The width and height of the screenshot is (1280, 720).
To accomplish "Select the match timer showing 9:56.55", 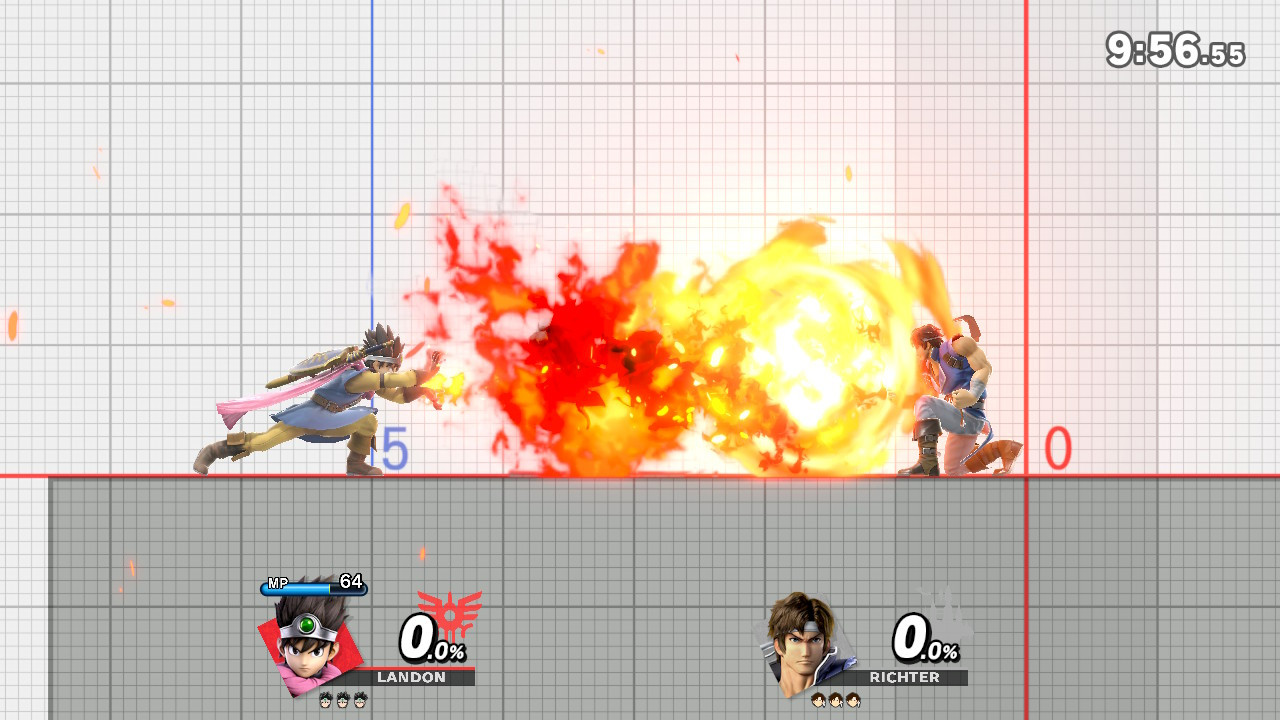I will pyautogui.click(x=1175, y=45).
